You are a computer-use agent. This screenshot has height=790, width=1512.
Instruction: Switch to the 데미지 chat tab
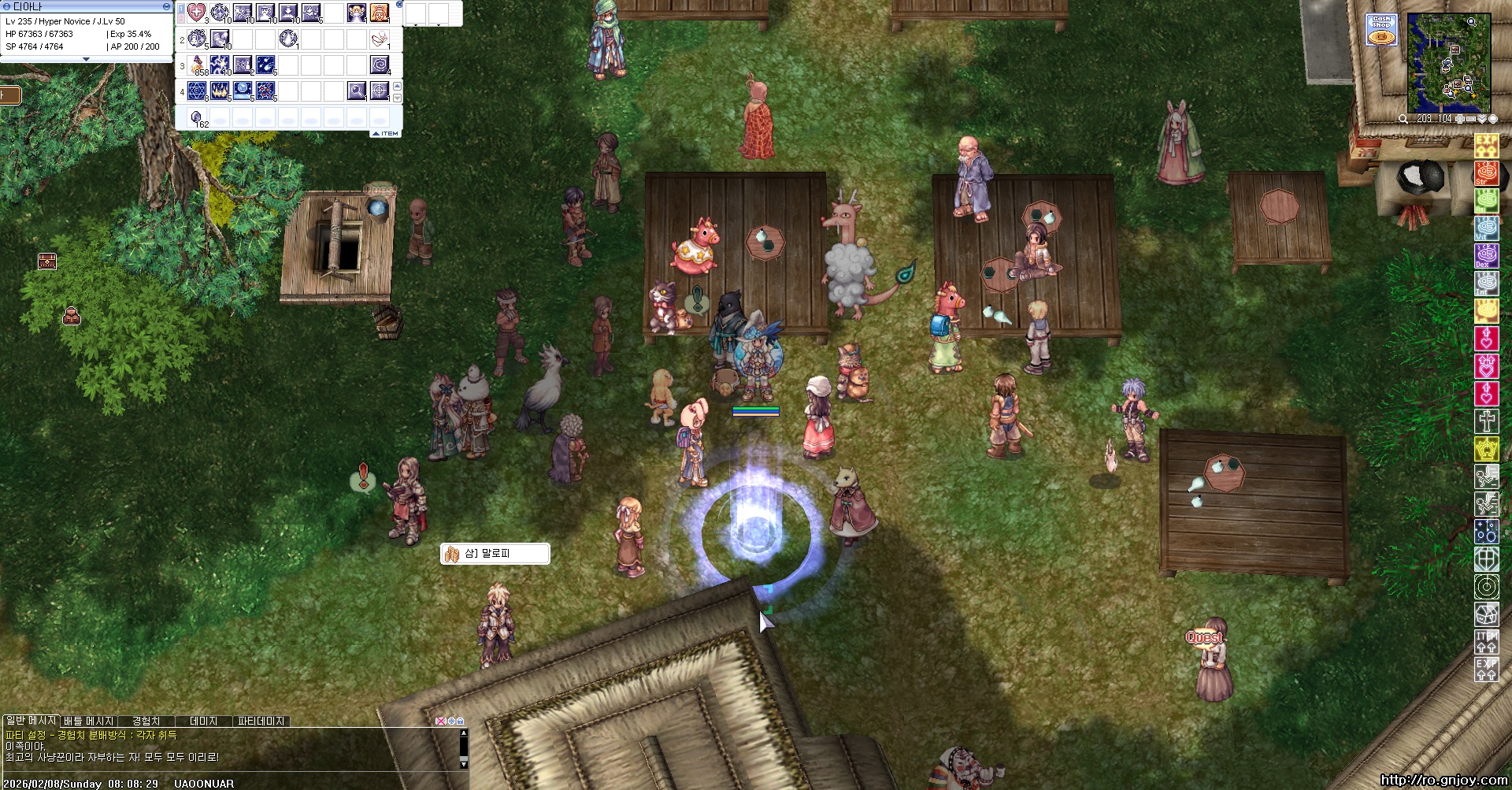[x=203, y=721]
